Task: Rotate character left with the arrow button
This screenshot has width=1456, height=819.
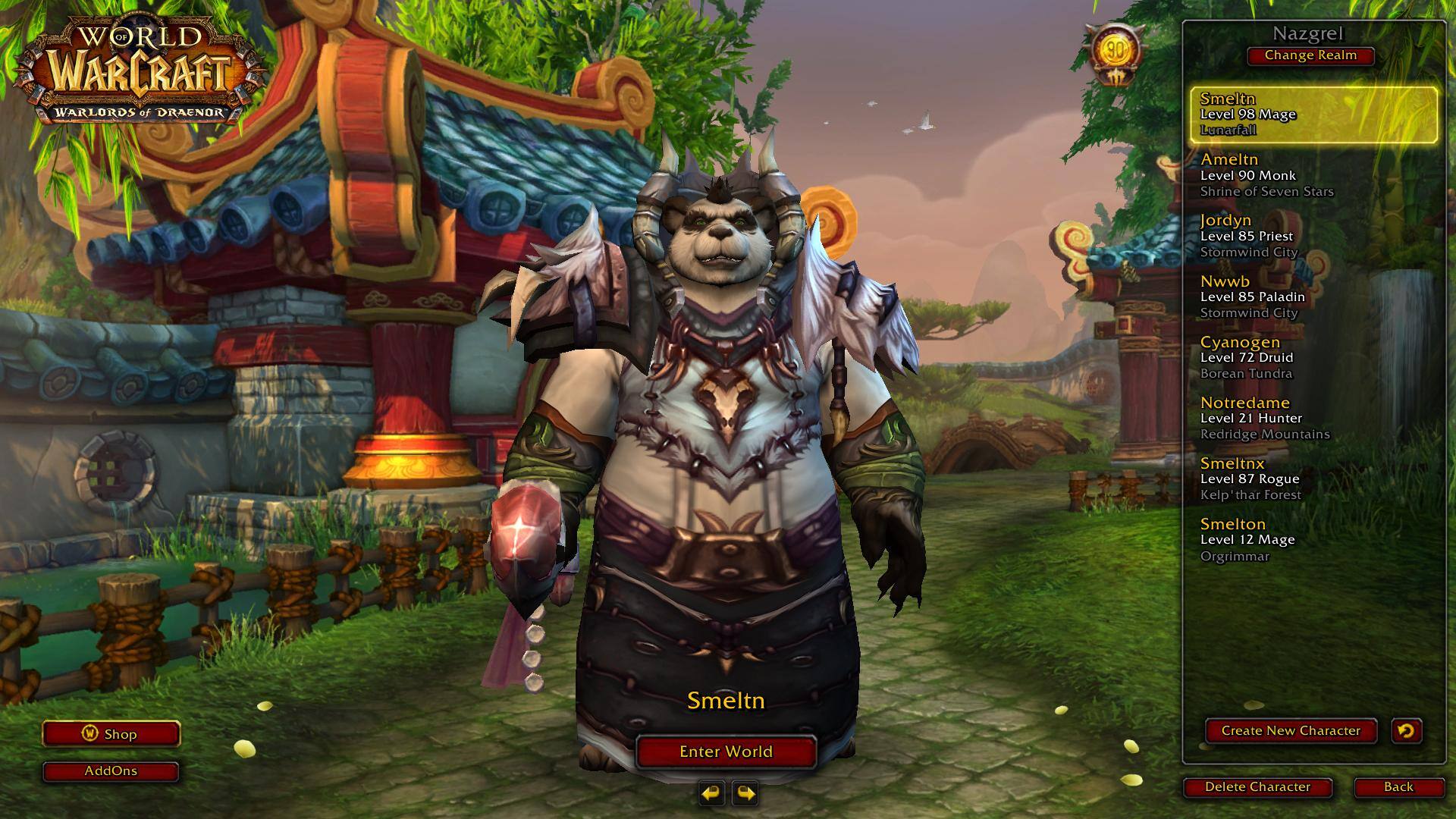Action: click(x=711, y=793)
